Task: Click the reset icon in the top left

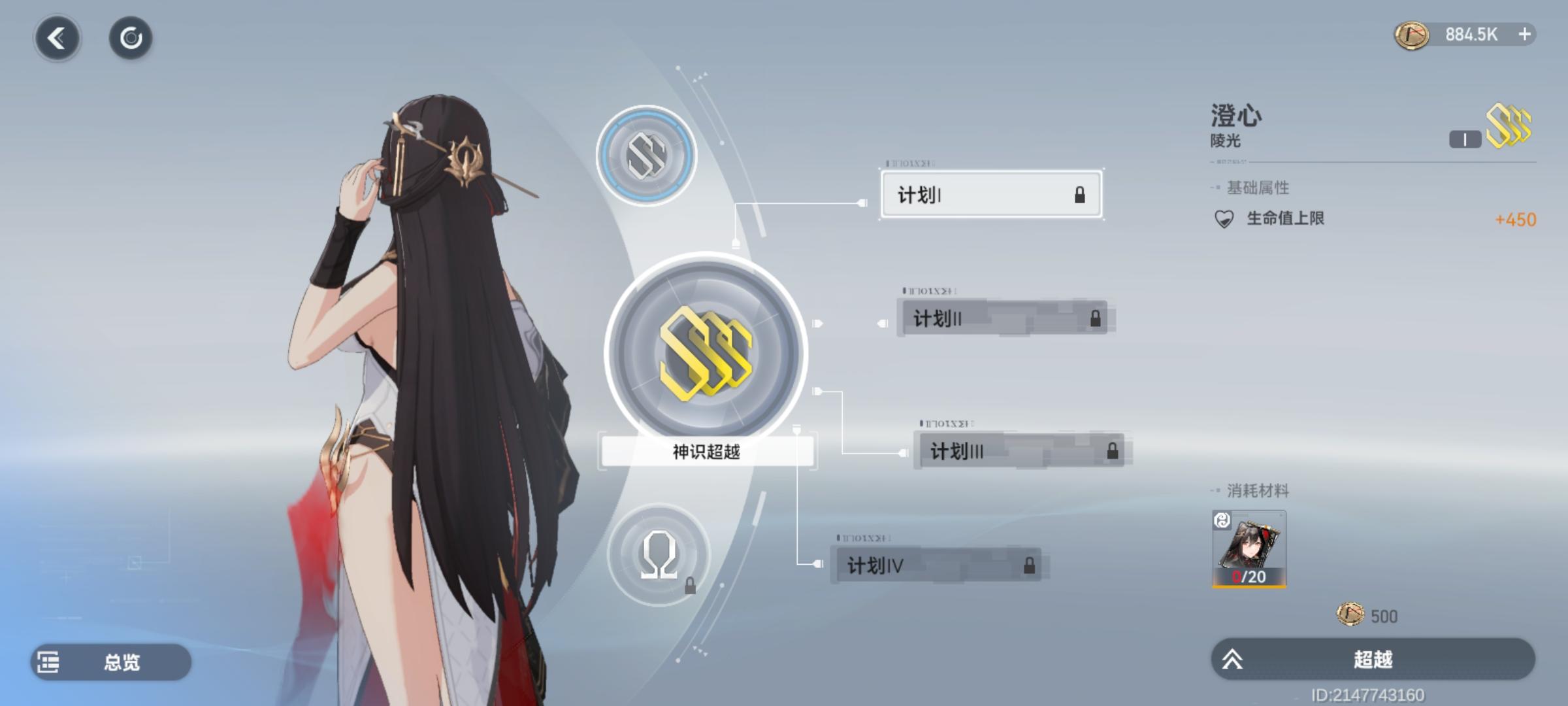Action: [131, 37]
